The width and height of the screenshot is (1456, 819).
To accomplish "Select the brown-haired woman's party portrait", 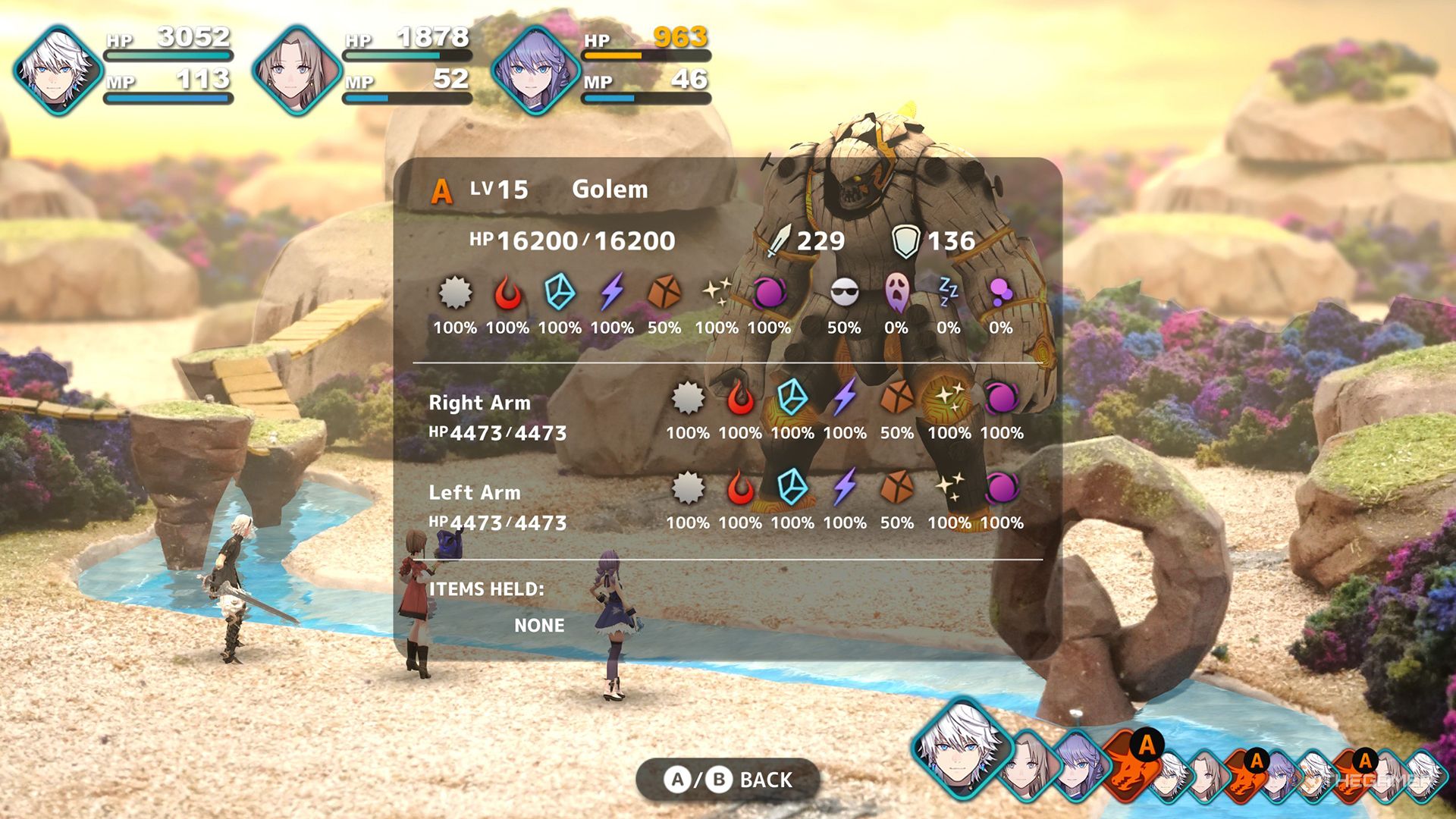I will [297, 70].
